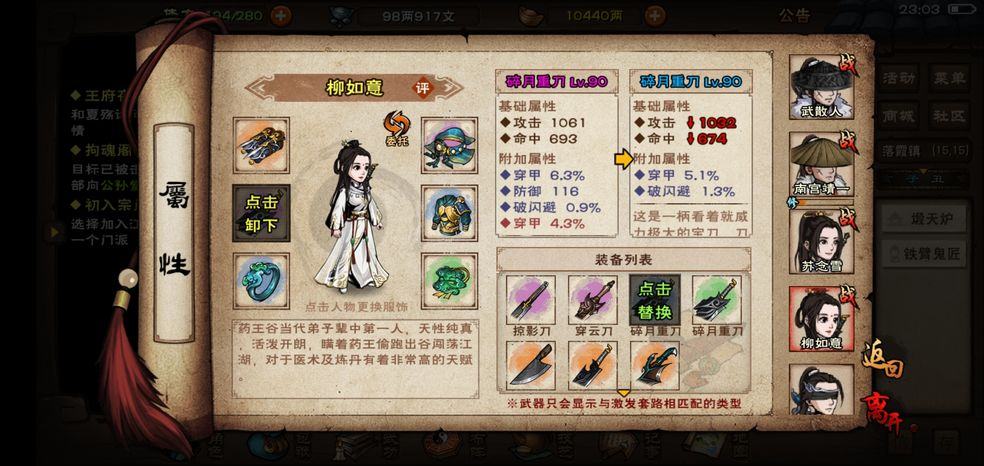Click the 点击卸下 unequip button
The image size is (984, 466).
click(261, 212)
